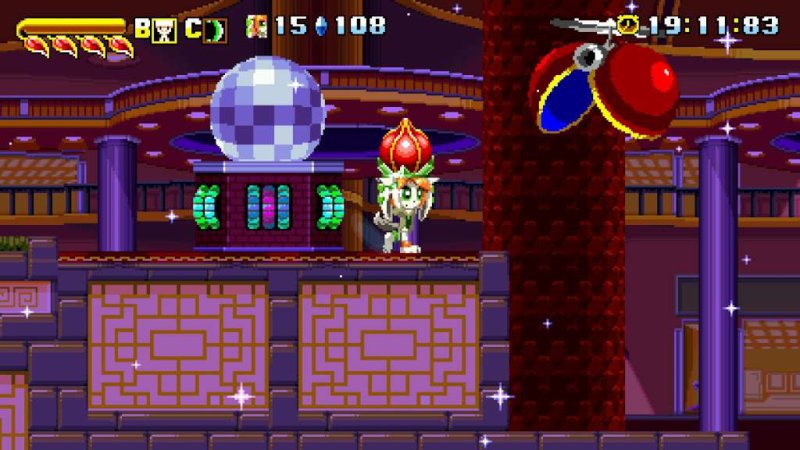The image size is (800, 450).
Task: Click the yellow stopwatch timer icon
Action: click(629, 25)
